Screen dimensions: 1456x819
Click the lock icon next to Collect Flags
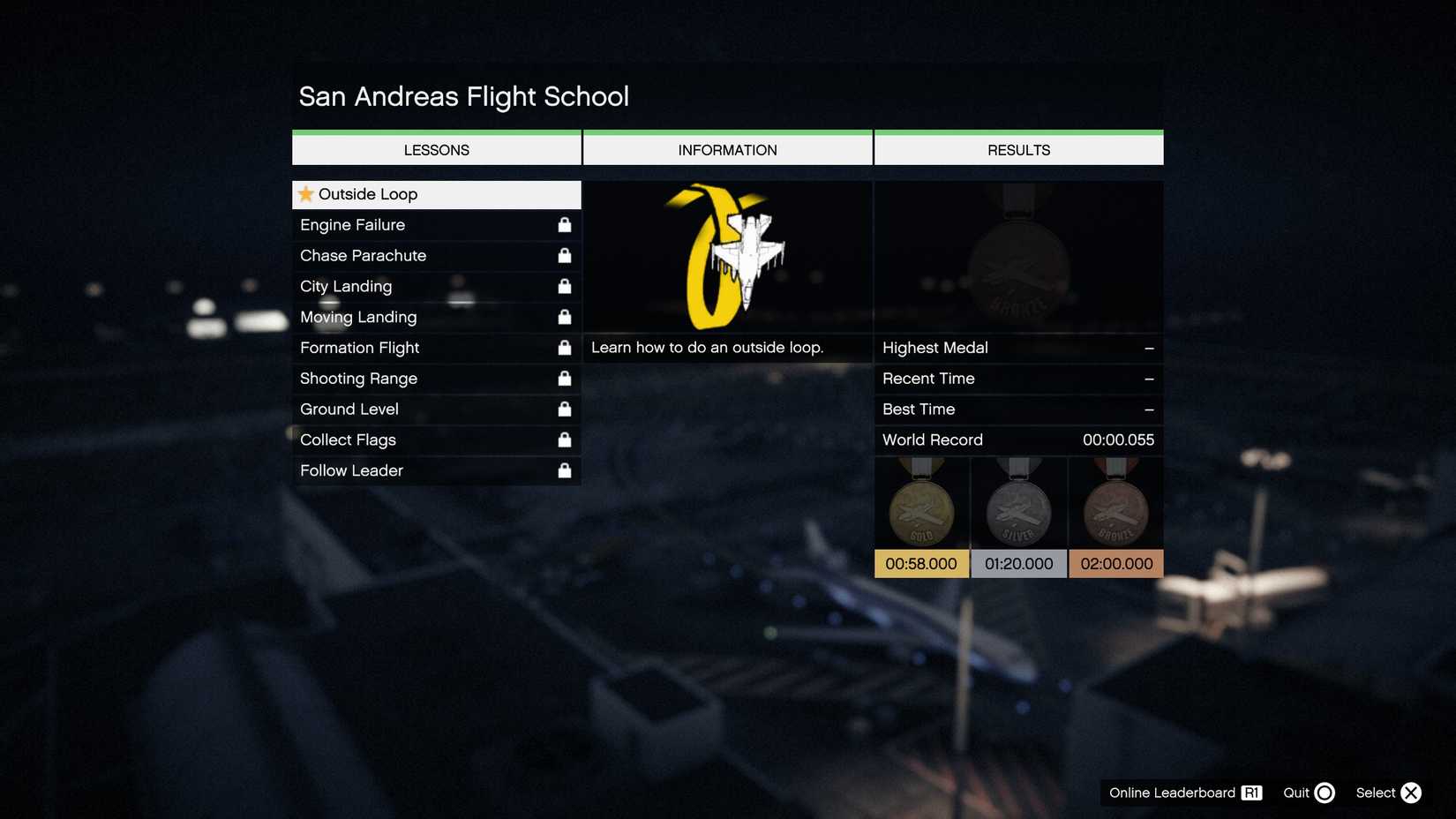[565, 440]
